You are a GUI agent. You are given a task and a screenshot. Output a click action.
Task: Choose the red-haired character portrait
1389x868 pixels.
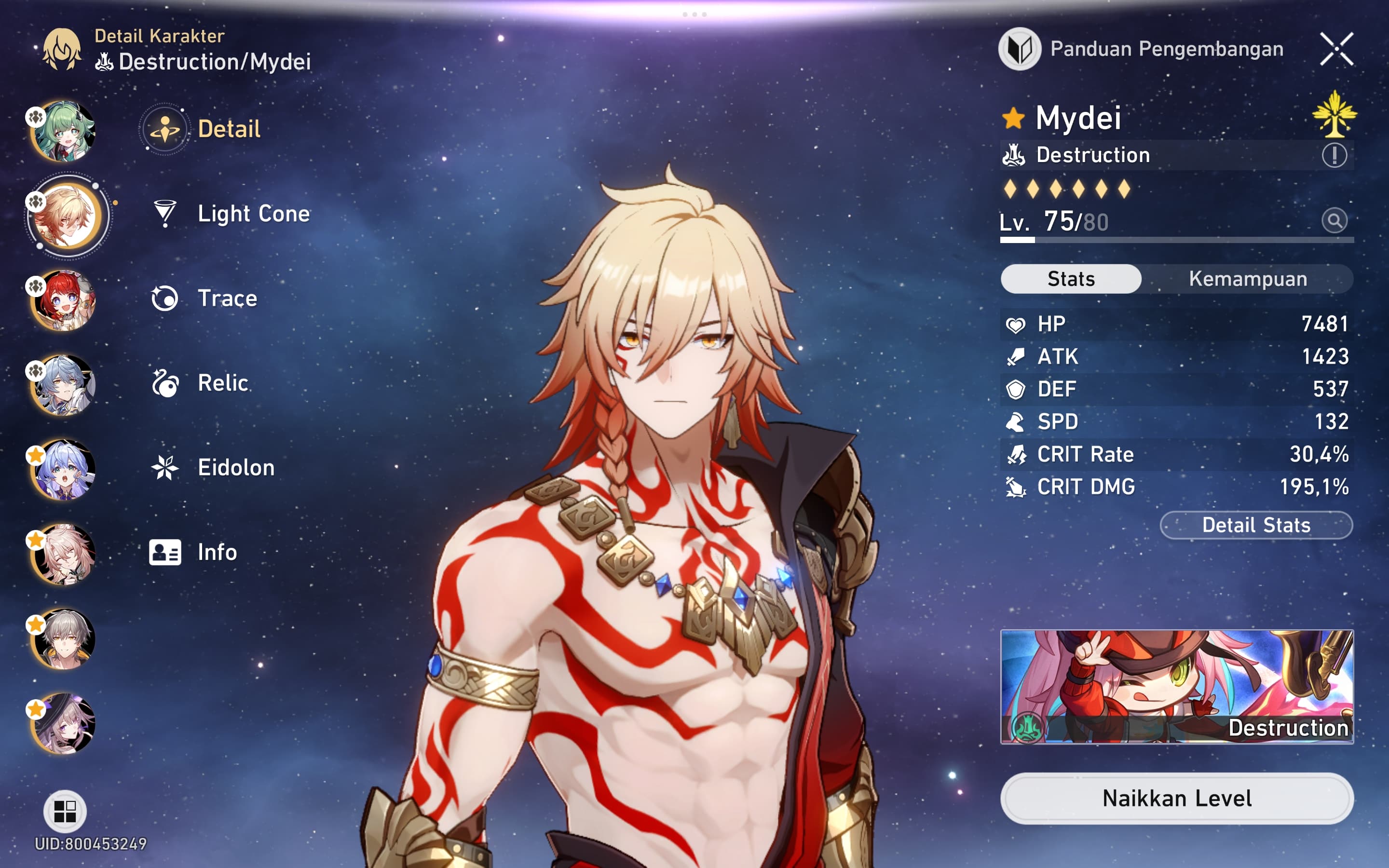coord(64,300)
